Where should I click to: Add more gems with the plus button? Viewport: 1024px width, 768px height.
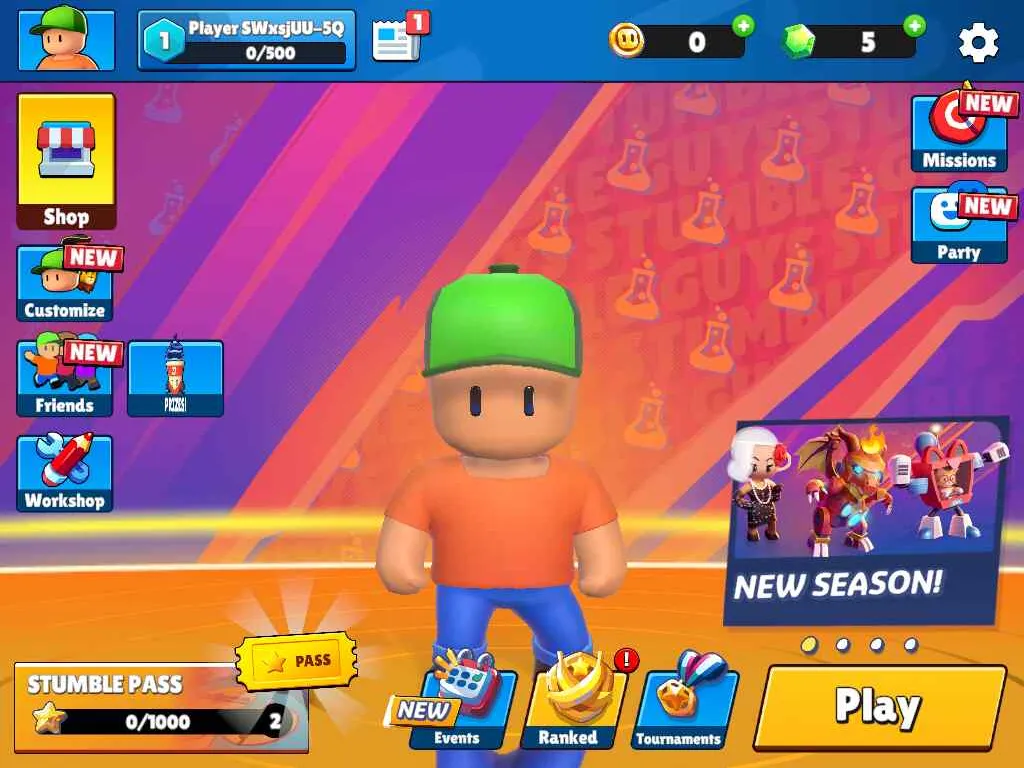[x=914, y=26]
